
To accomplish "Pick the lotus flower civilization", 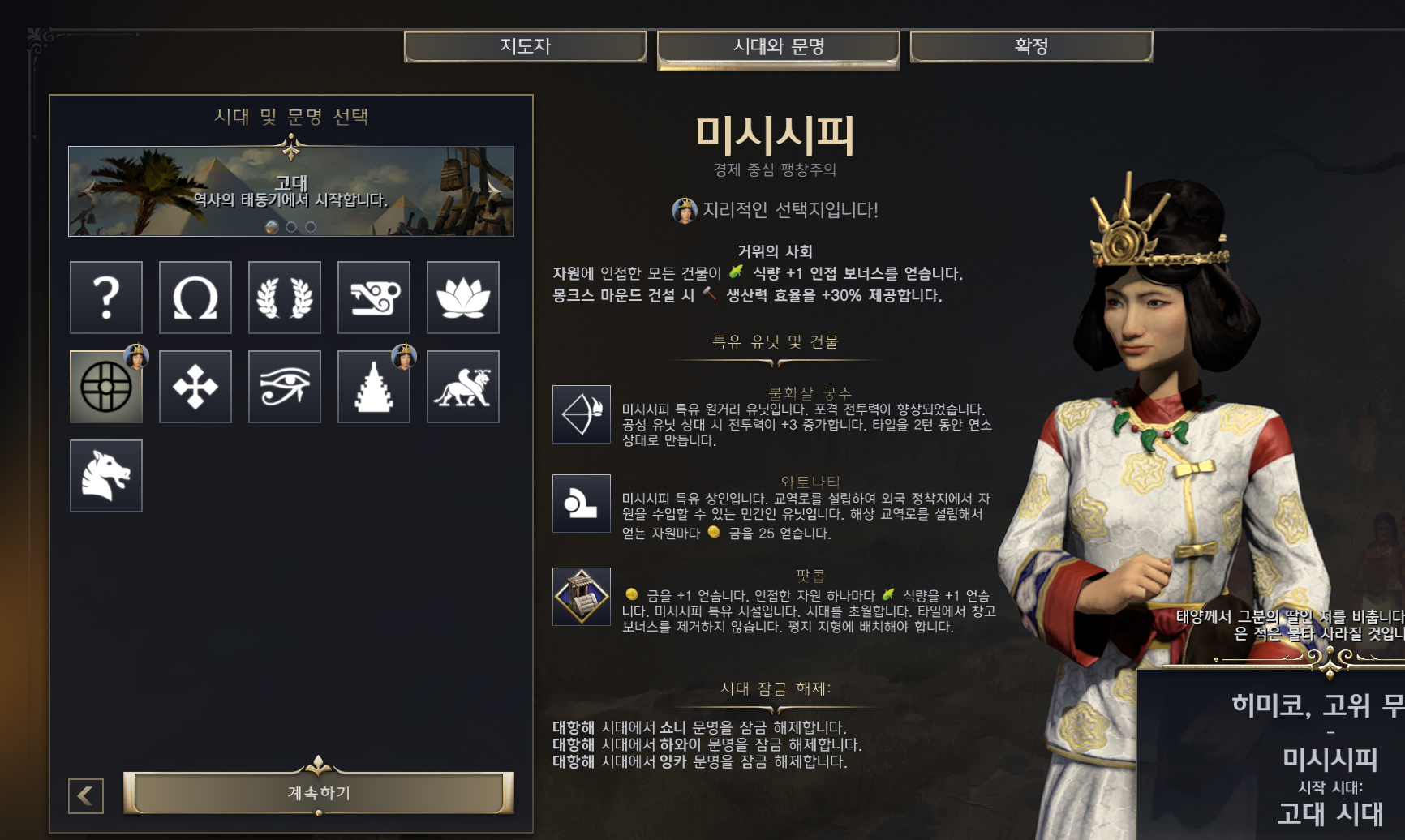I will [463, 298].
